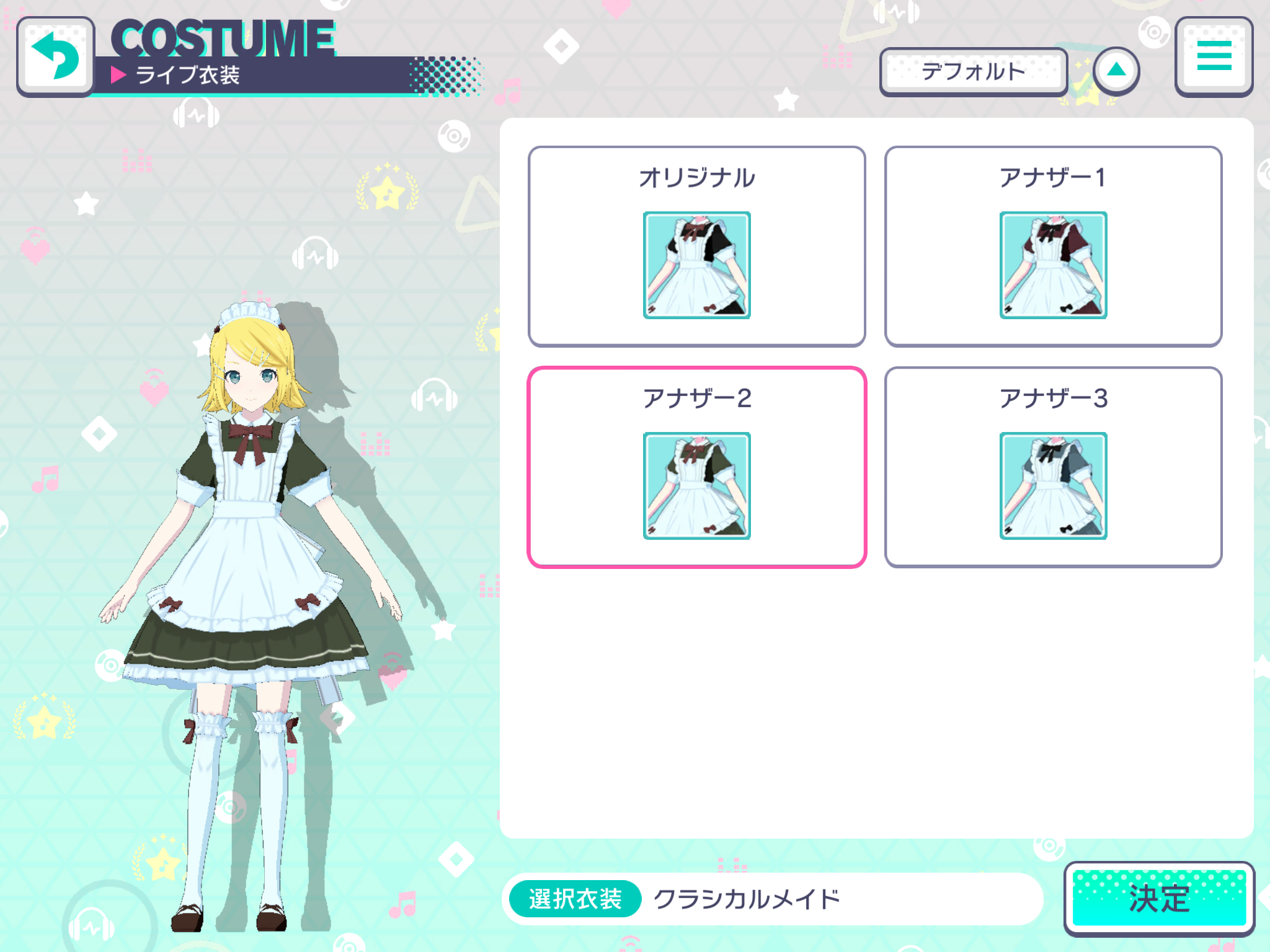This screenshot has height=952, width=1270.
Task: Click the back arrow to exit costume screen
Action: (56, 56)
